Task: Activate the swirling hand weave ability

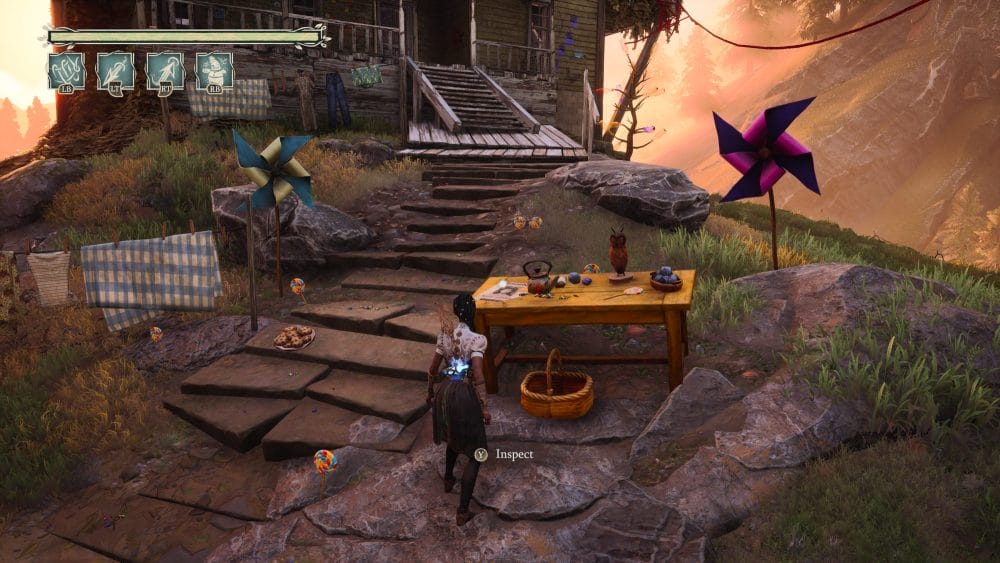Action: coord(66,71)
